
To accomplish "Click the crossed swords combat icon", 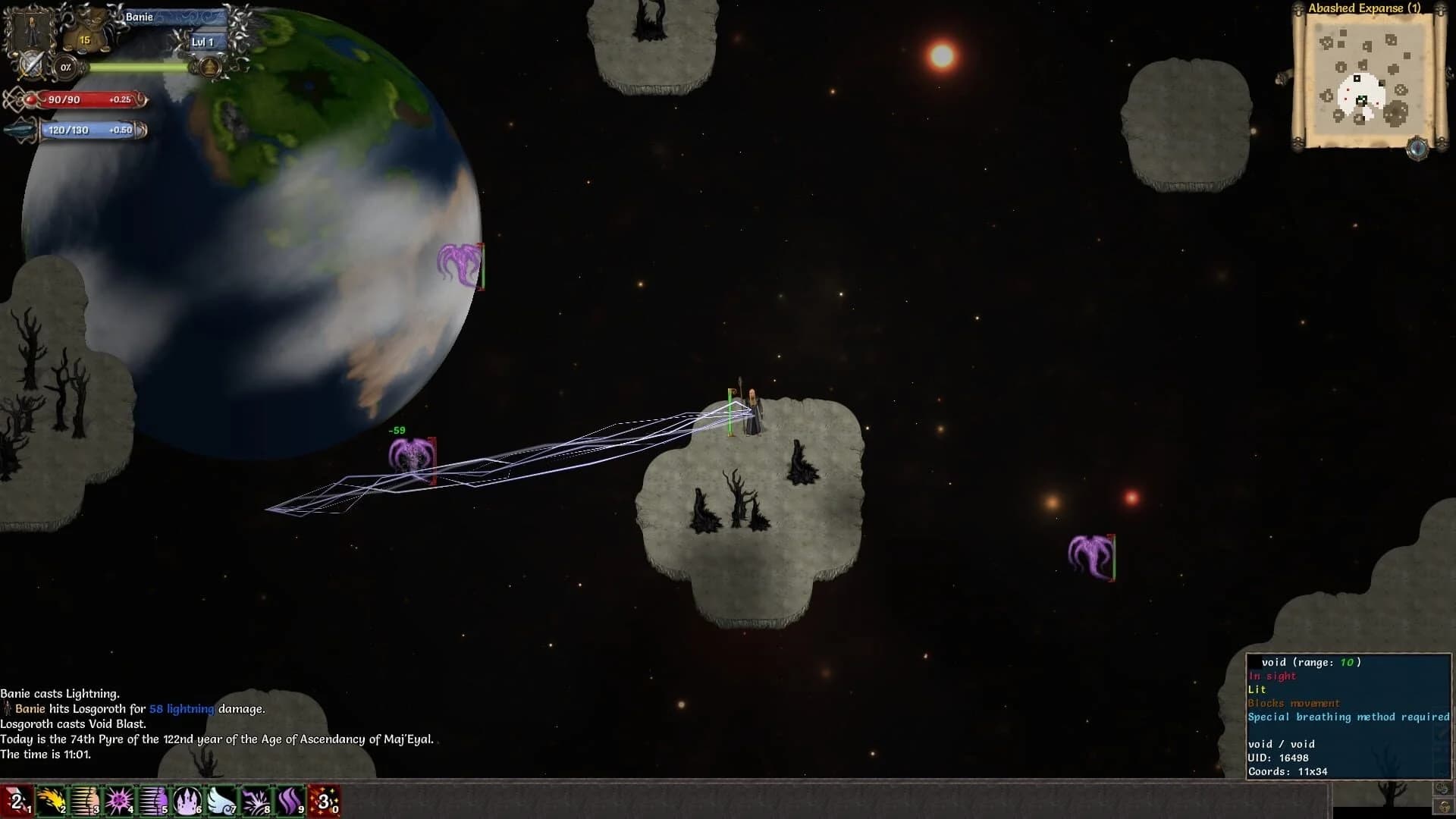I will coord(30,67).
